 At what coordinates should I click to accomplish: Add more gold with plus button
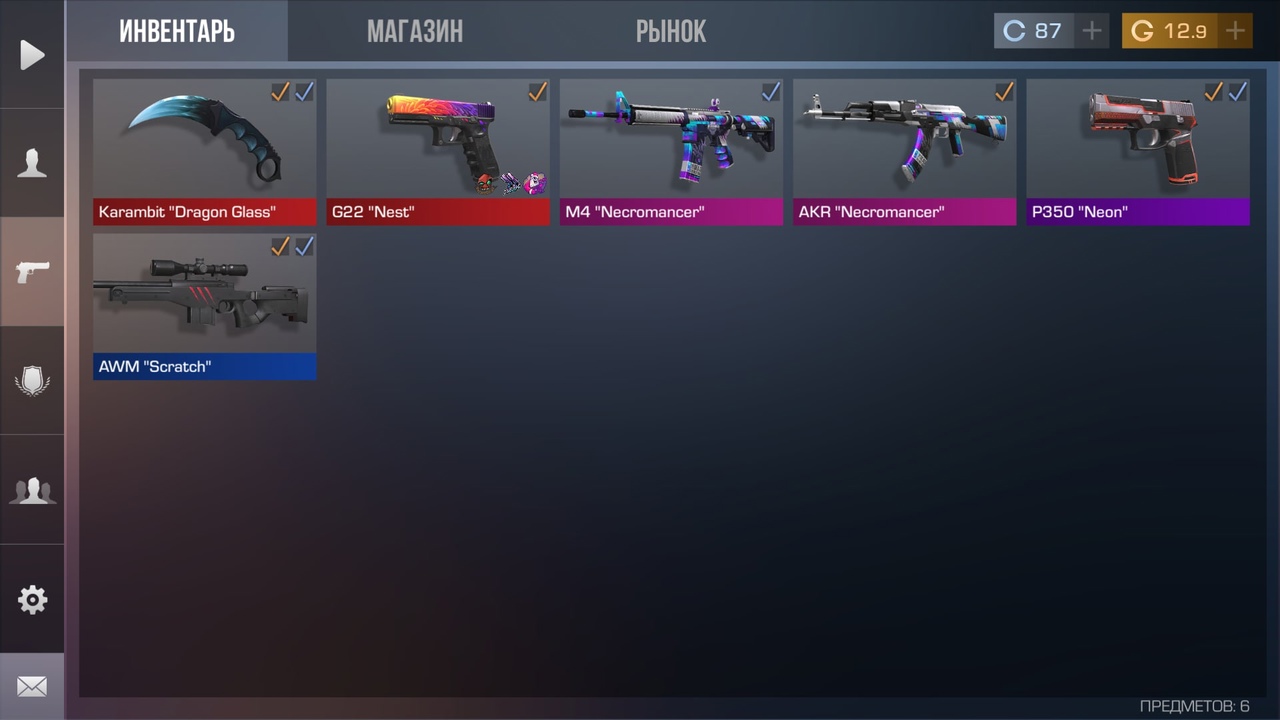point(1236,31)
